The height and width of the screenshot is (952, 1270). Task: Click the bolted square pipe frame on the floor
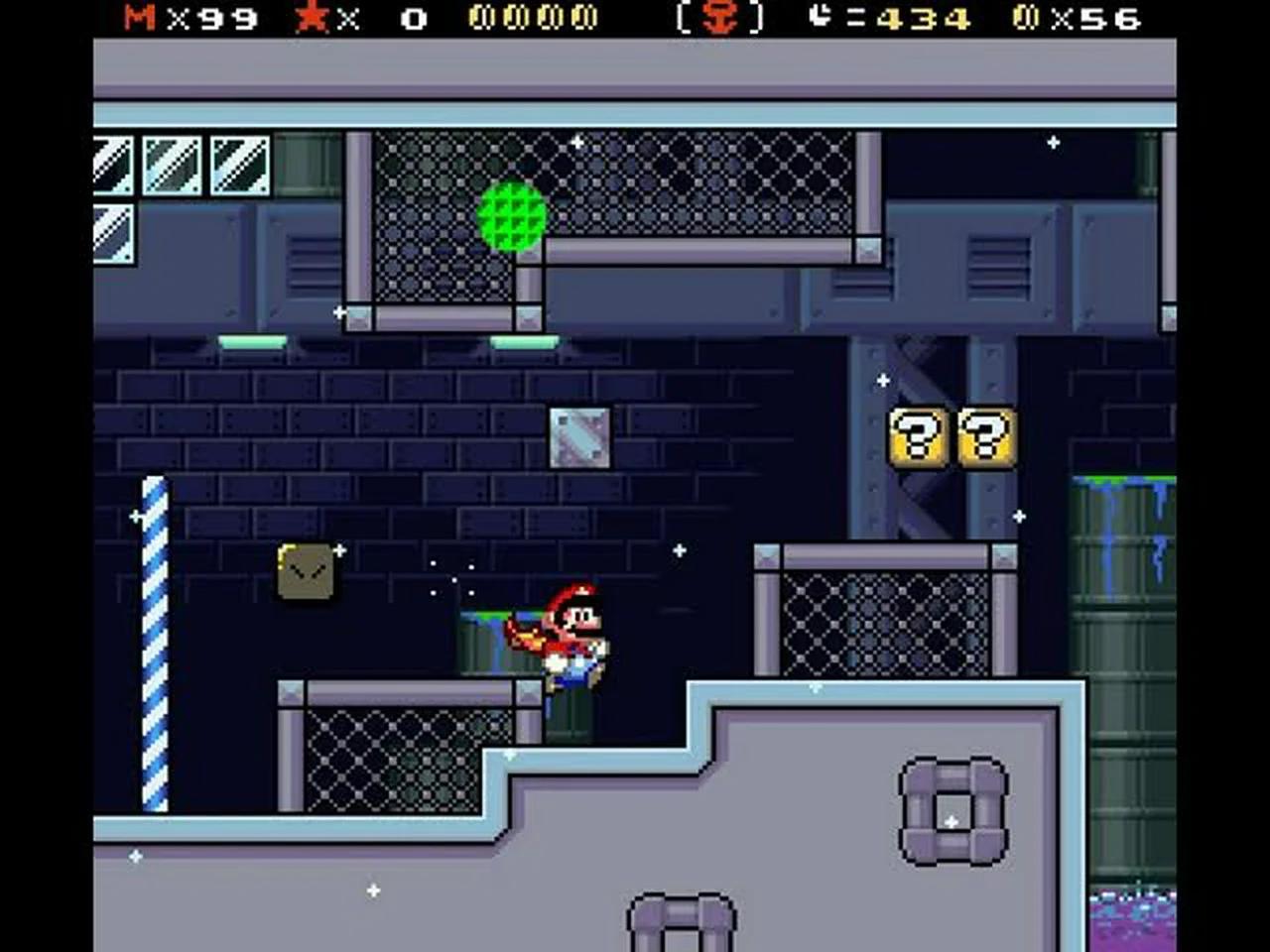tap(954, 810)
